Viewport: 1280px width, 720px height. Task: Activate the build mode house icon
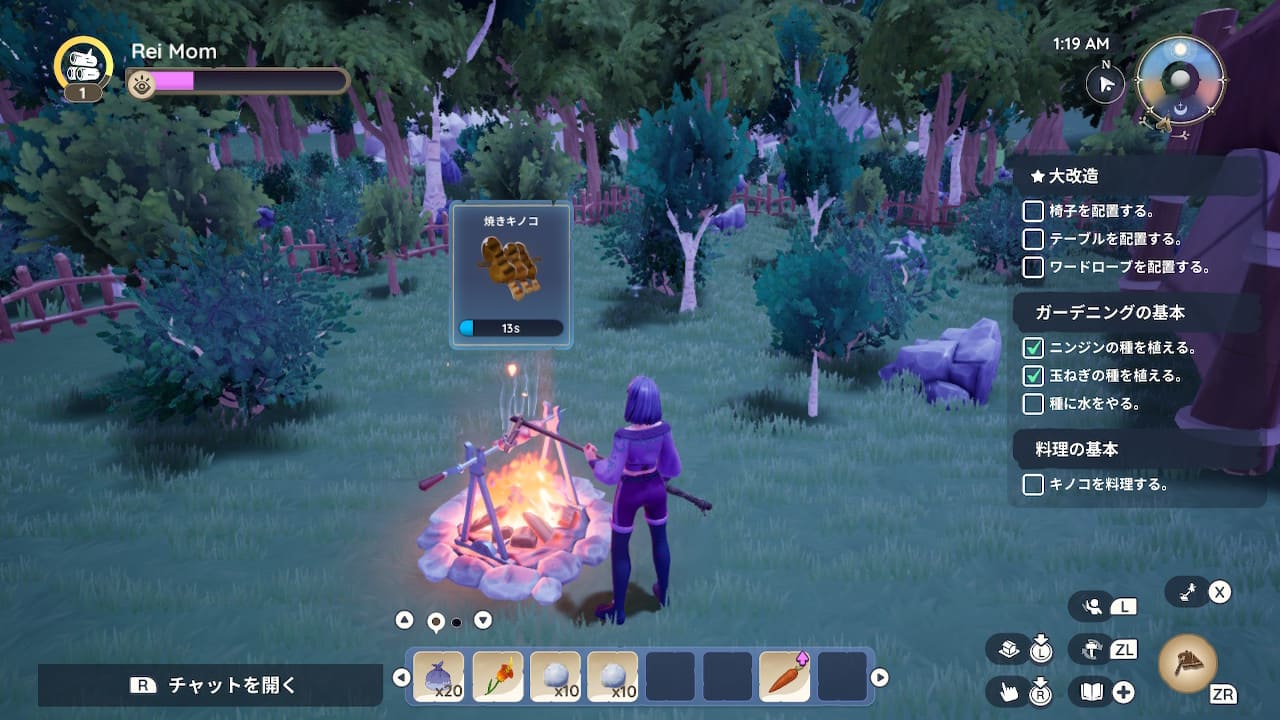1008,650
